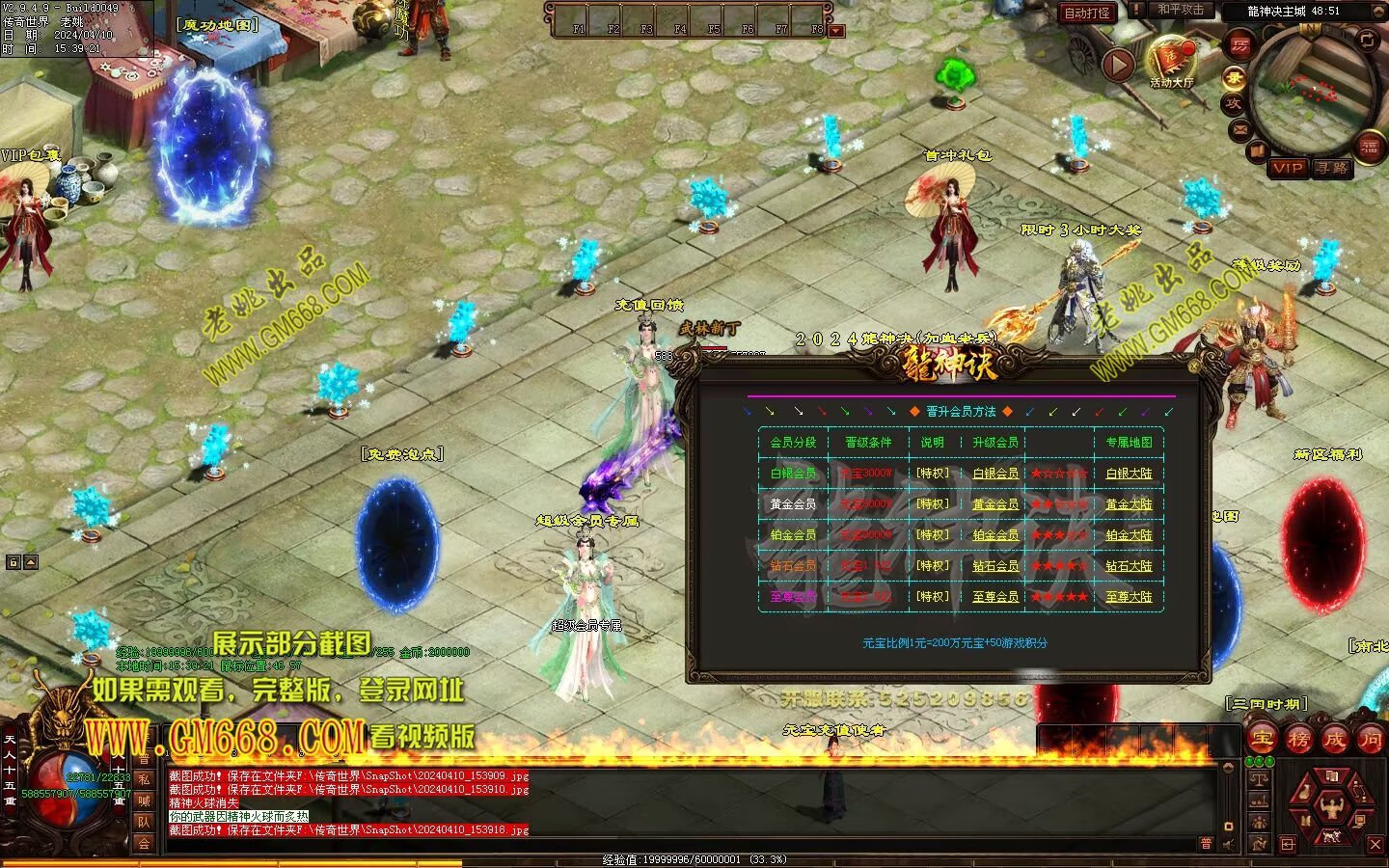Screen dimensions: 1389x868
Task: Open the 成 achievements button
Action: pyautogui.click(x=1334, y=740)
